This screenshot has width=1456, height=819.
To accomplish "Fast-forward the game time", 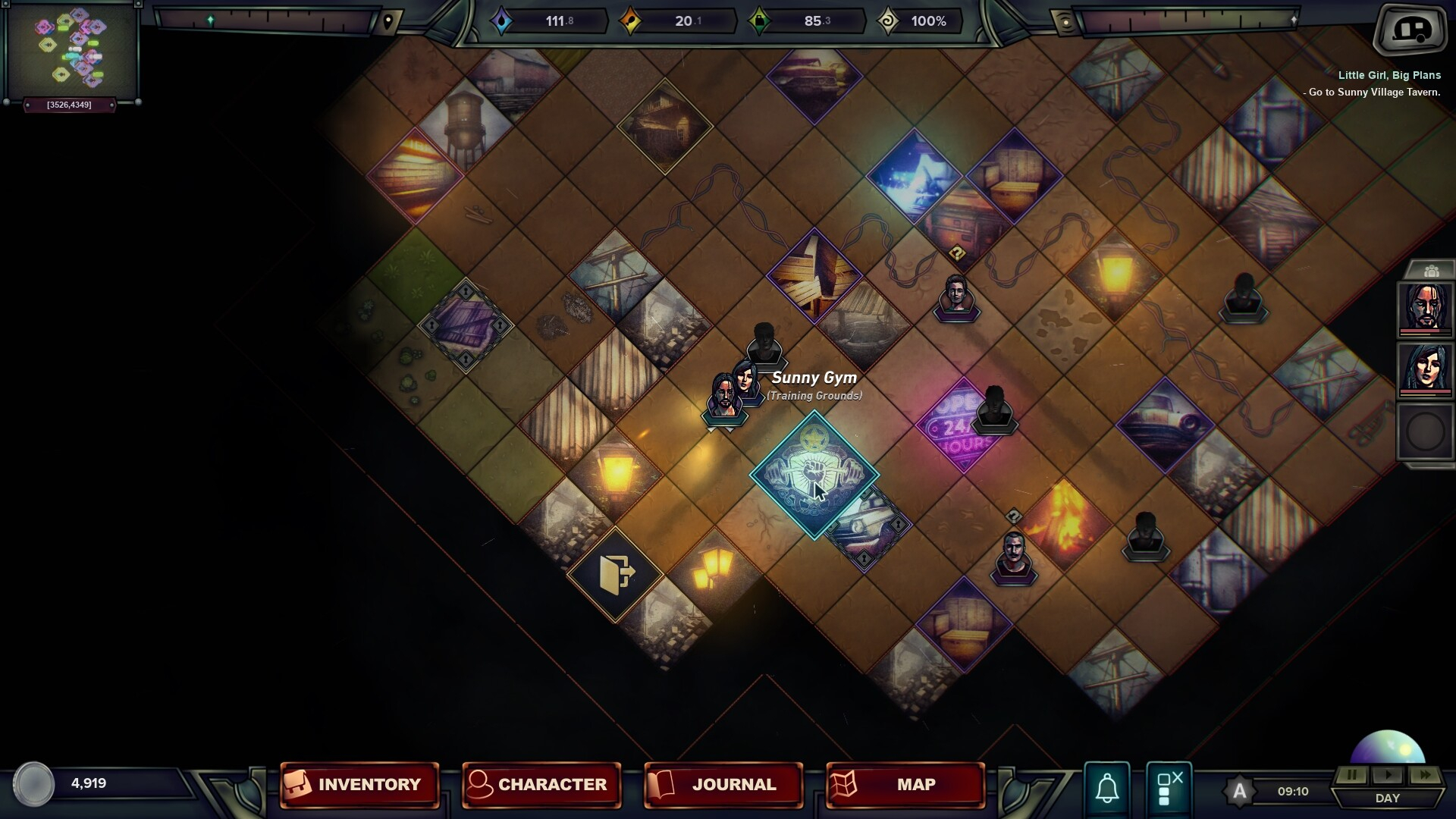I will point(1425,775).
